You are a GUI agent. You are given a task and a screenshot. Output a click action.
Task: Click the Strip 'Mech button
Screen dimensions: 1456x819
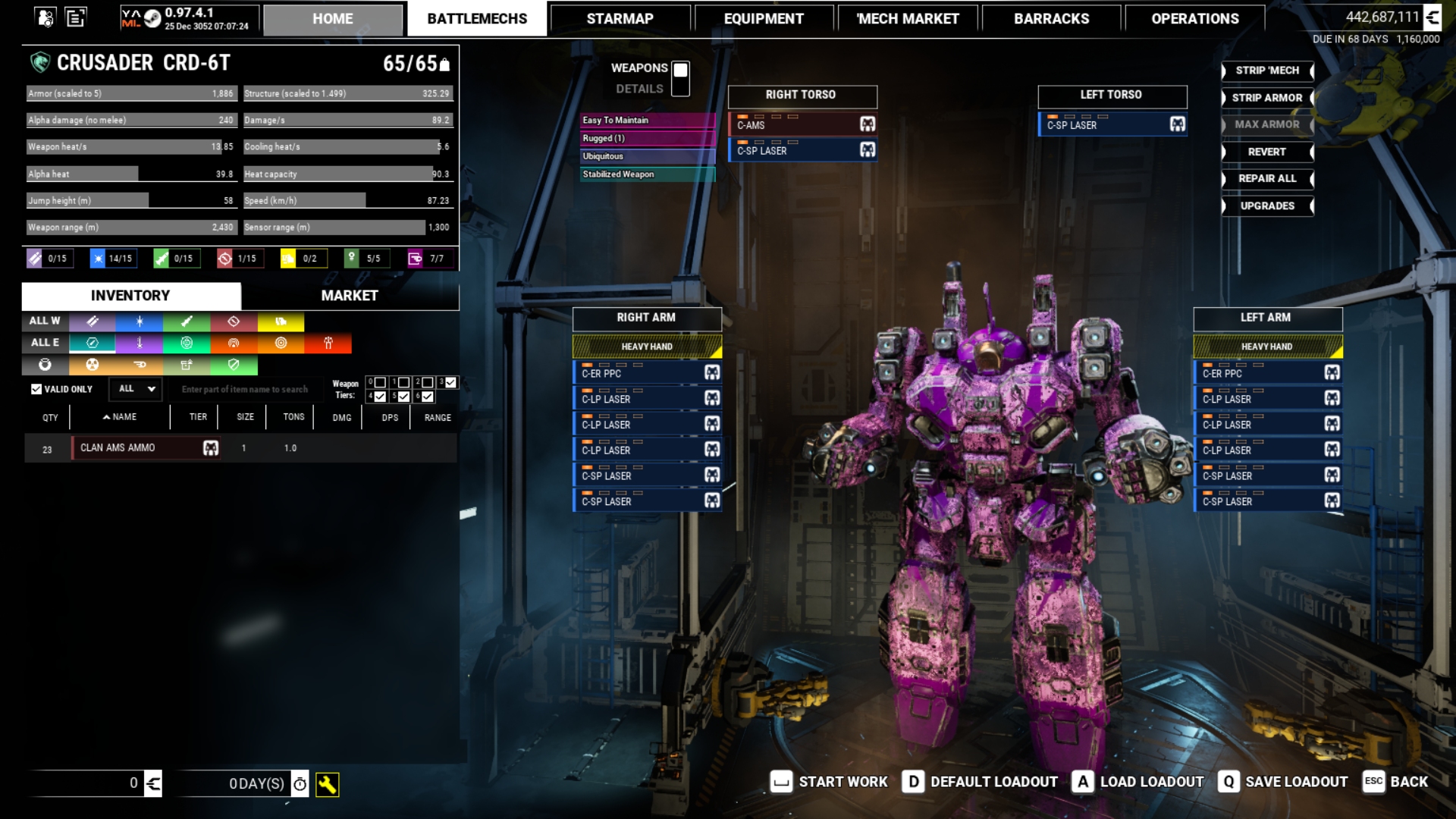point(1266,71)
